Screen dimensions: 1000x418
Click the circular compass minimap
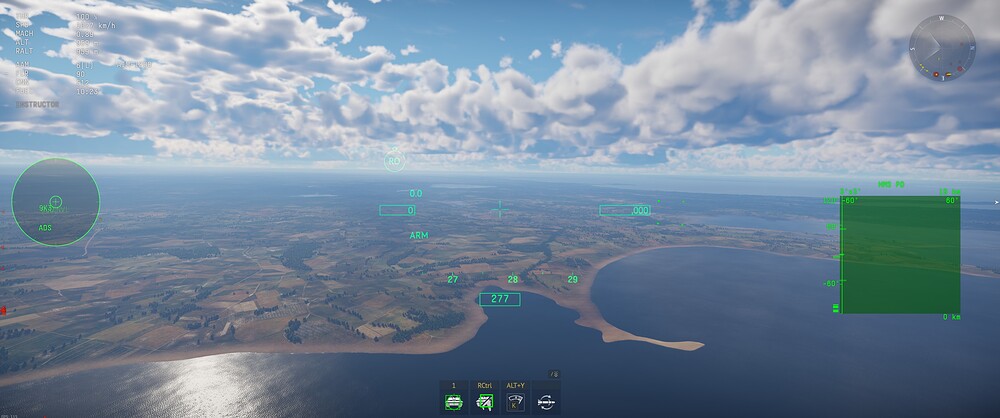point(942,48)
